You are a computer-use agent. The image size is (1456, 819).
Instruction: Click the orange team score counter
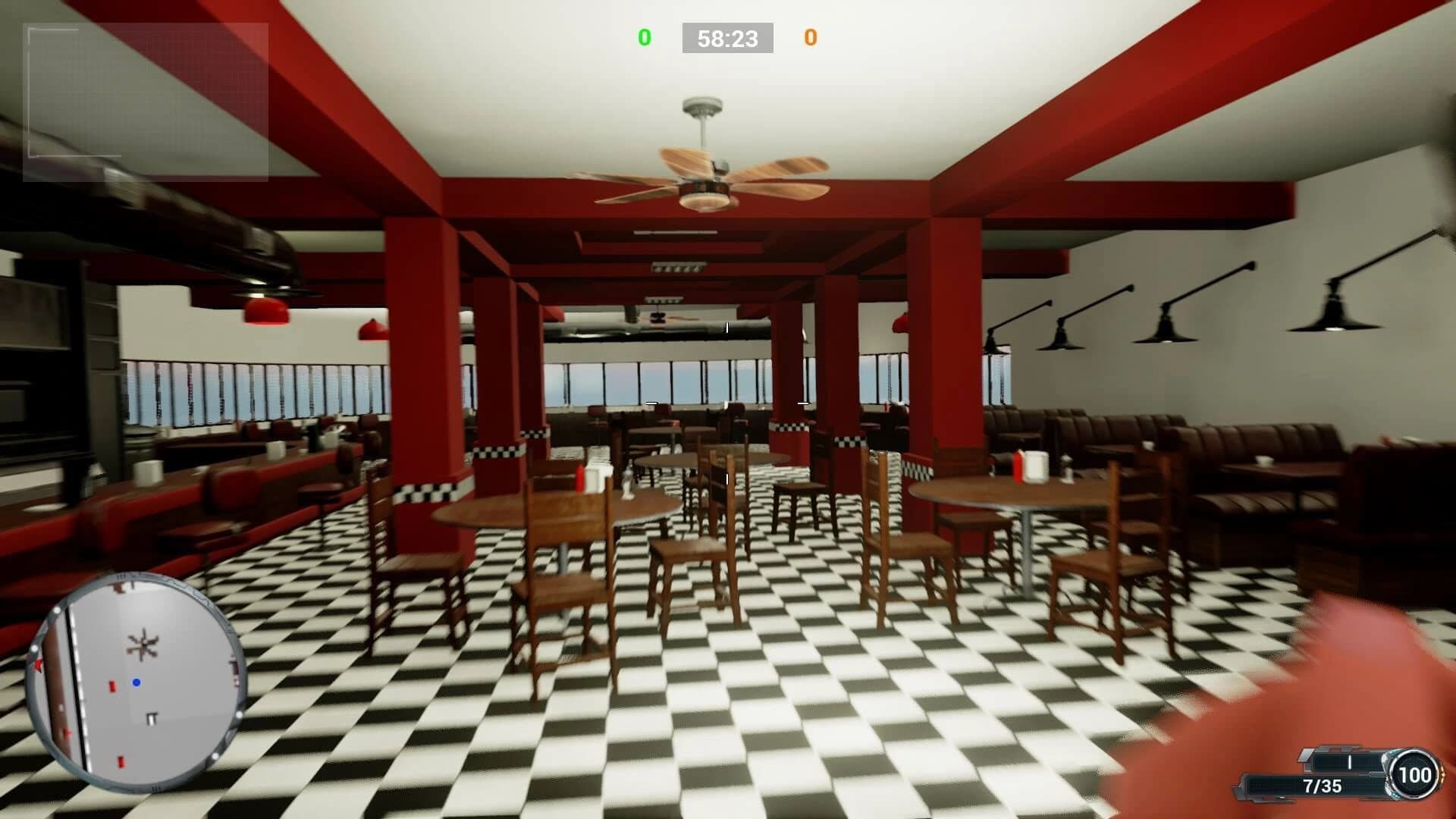[810, 36]
